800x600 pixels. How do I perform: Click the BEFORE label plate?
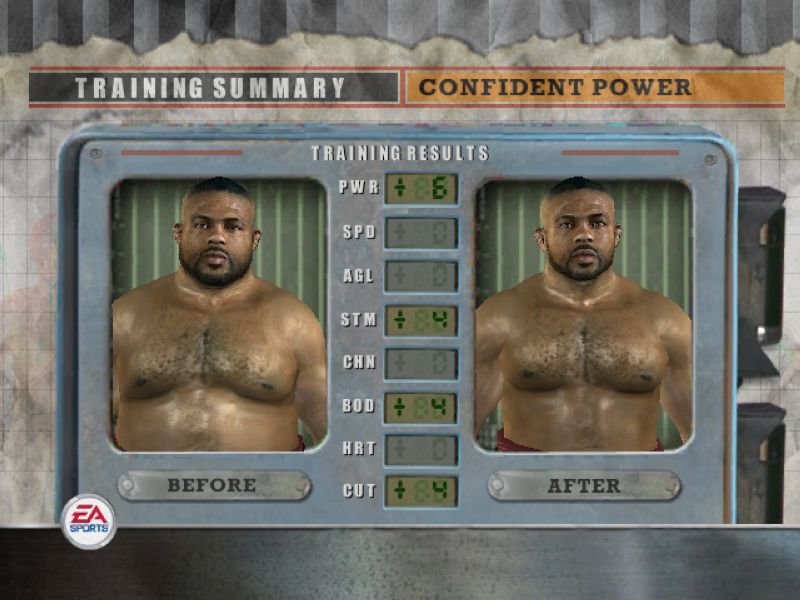coord(213,486)
